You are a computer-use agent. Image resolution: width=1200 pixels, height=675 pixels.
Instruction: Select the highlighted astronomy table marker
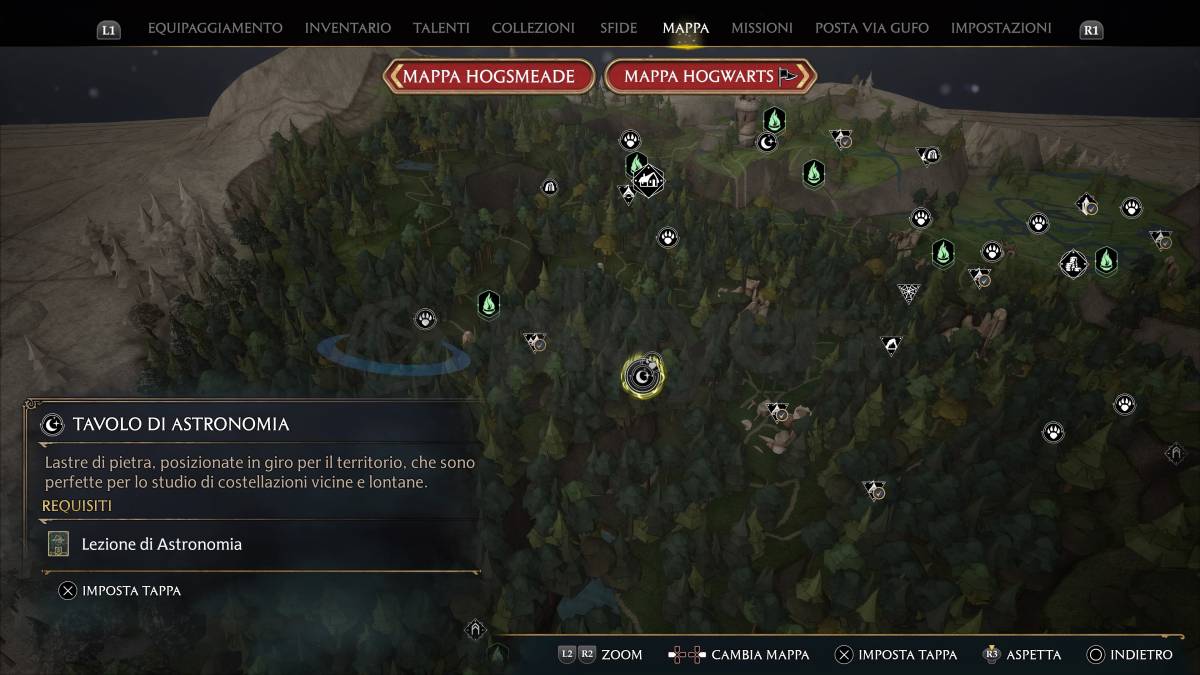coord(641,376)
